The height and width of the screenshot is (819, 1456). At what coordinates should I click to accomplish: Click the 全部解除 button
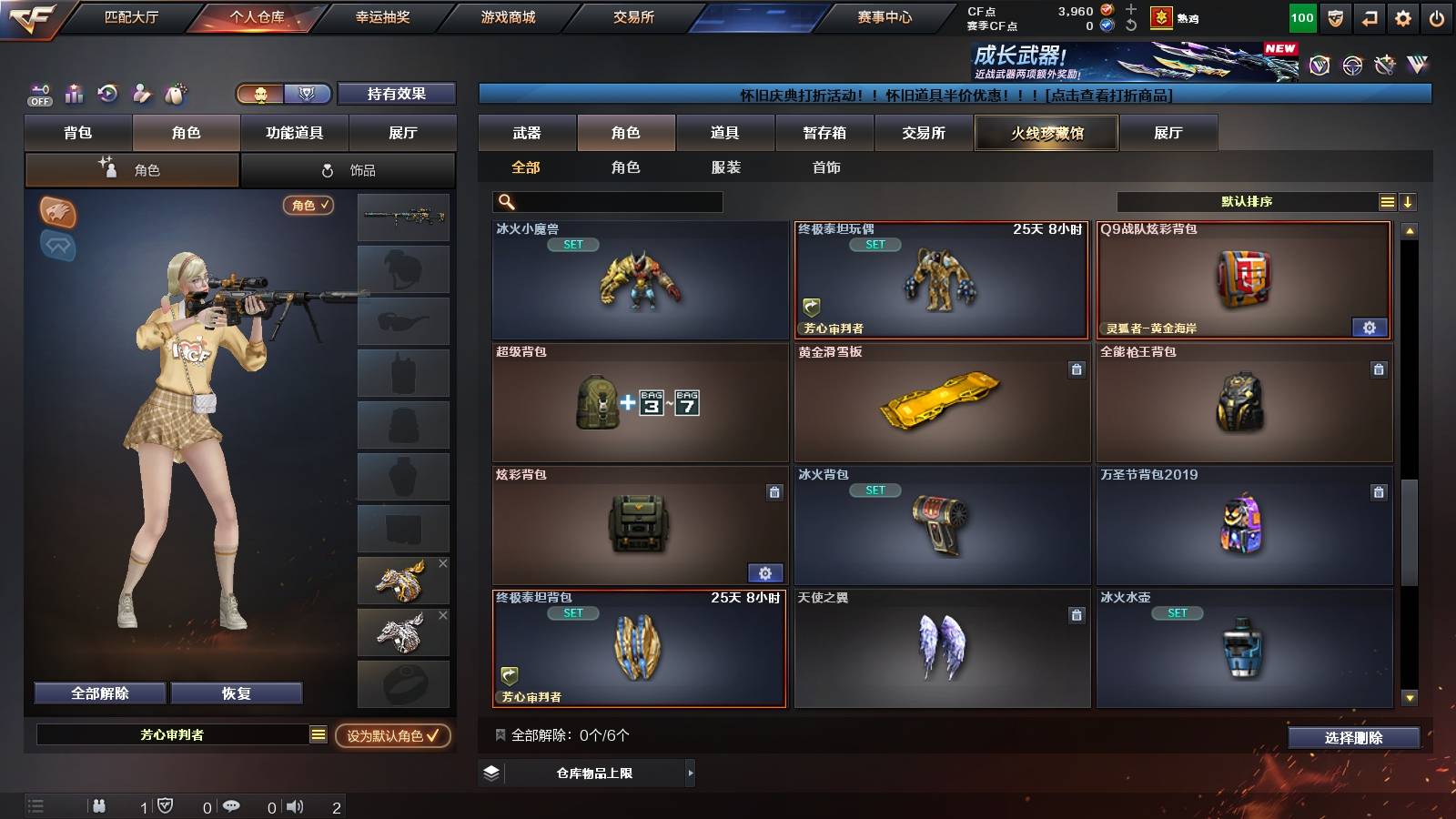coord(98,693)
